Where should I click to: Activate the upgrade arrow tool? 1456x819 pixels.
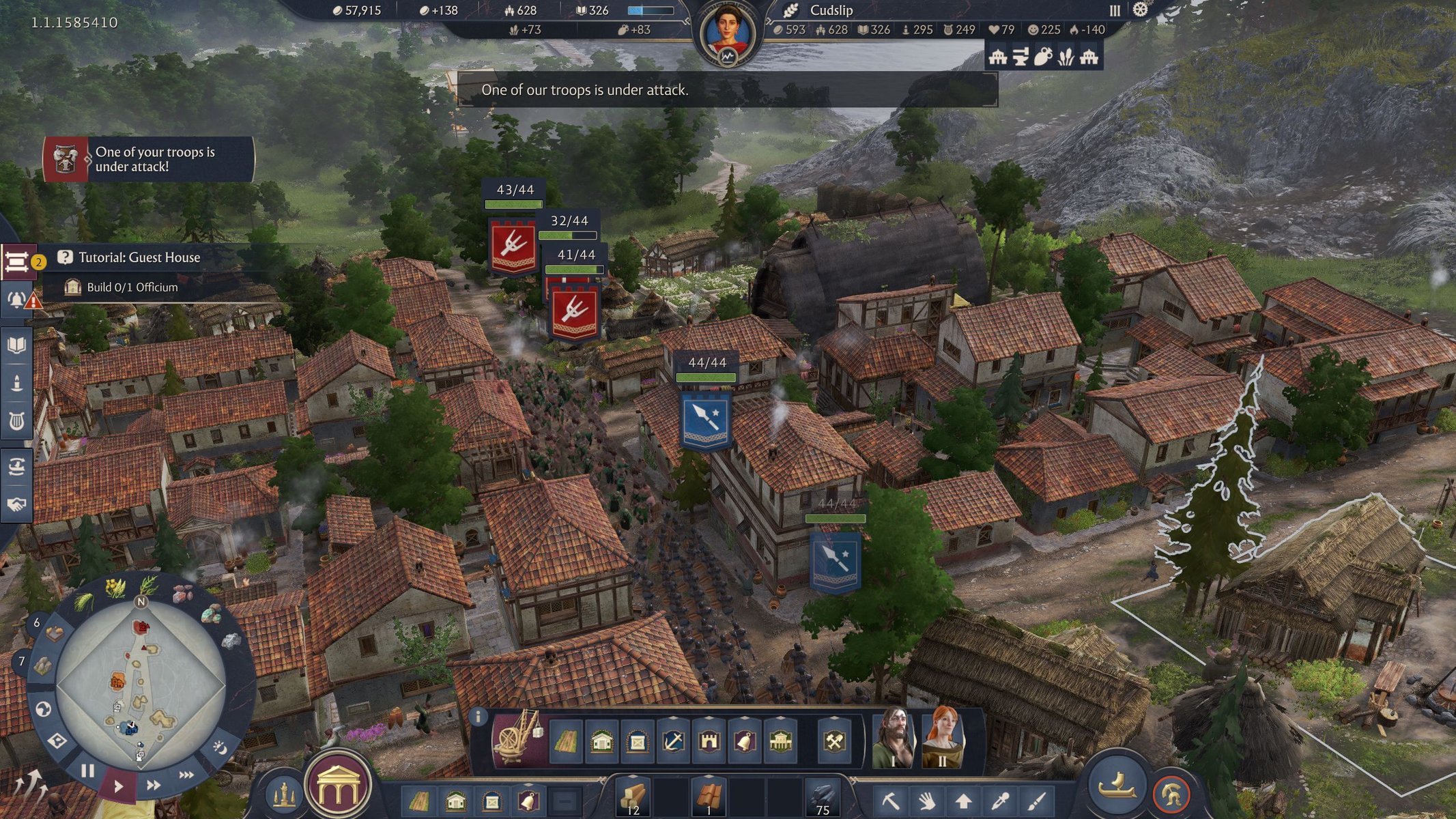coord(963,800)
